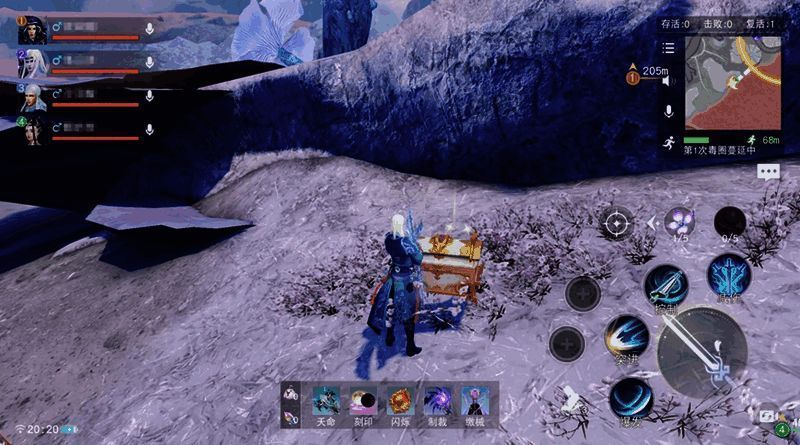Viewport: 800px width, 445px height.
Task: Select the 刻印 skill slot
Action: tap(363, 401)
